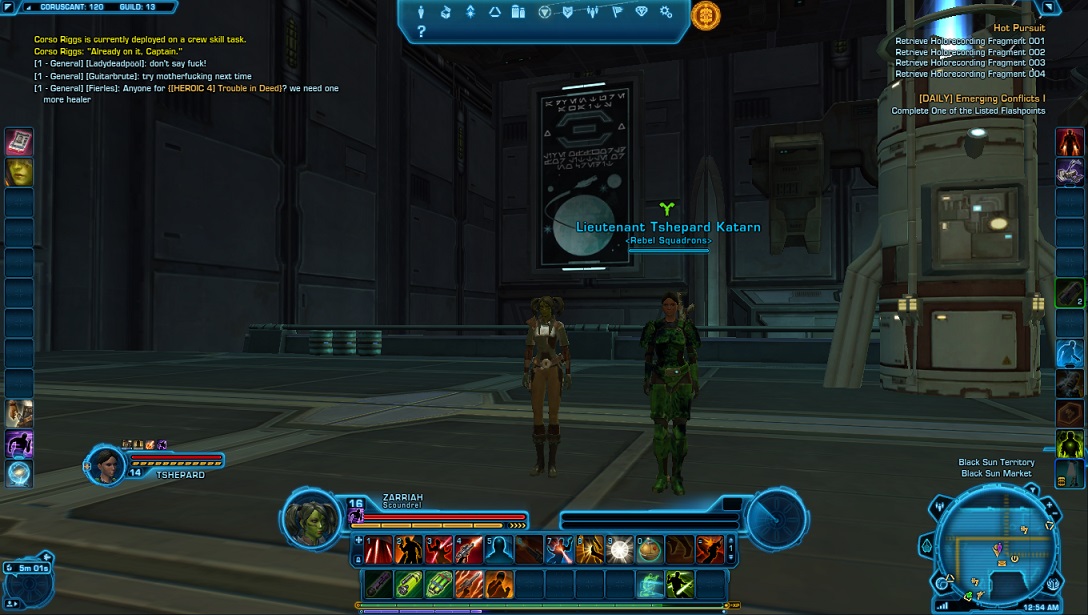The height and width of the screenshot is (615, 1088).
Task: Select the Hot Pursuit mission in tracker
Action: tap(1019, 28)
